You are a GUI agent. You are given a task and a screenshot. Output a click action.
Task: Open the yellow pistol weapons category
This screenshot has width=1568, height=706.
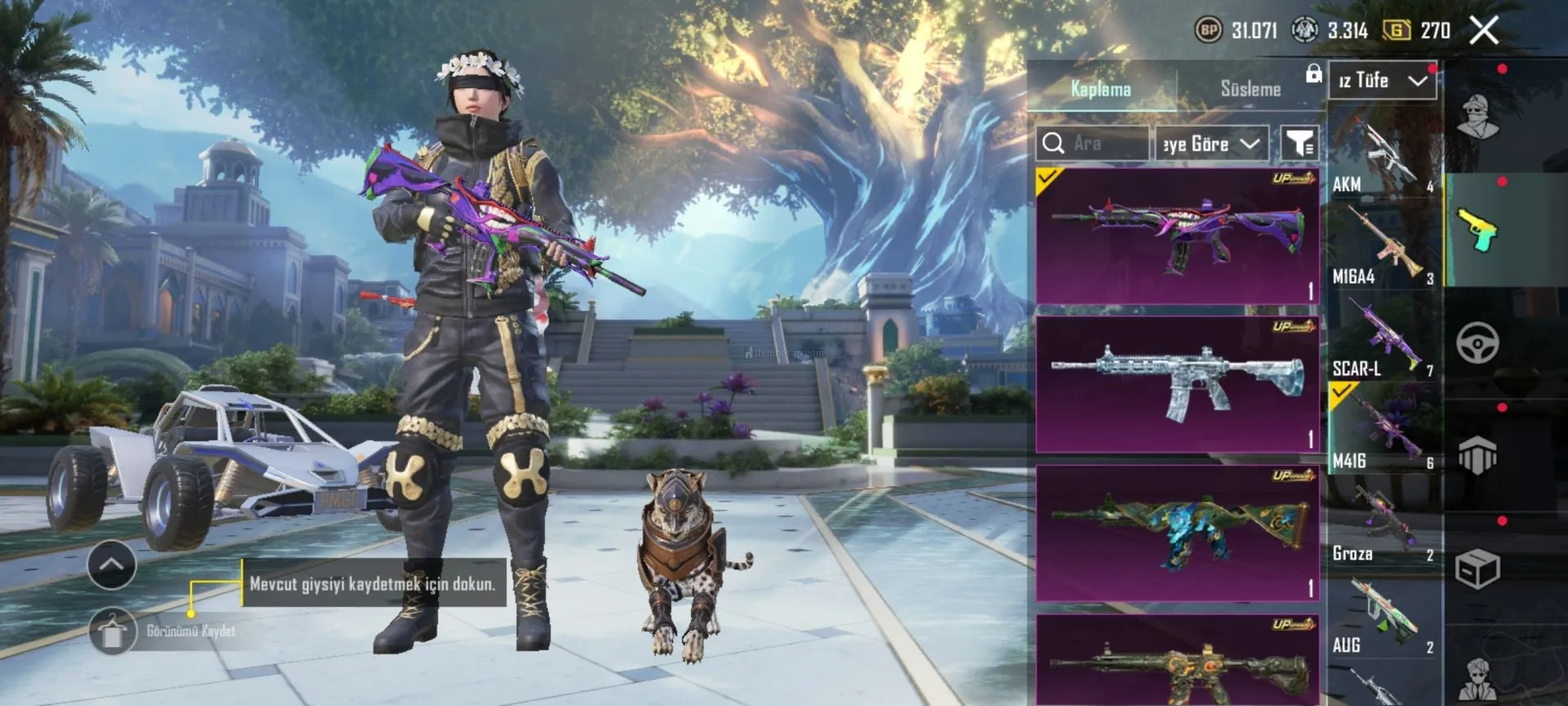pos(1477,230)
